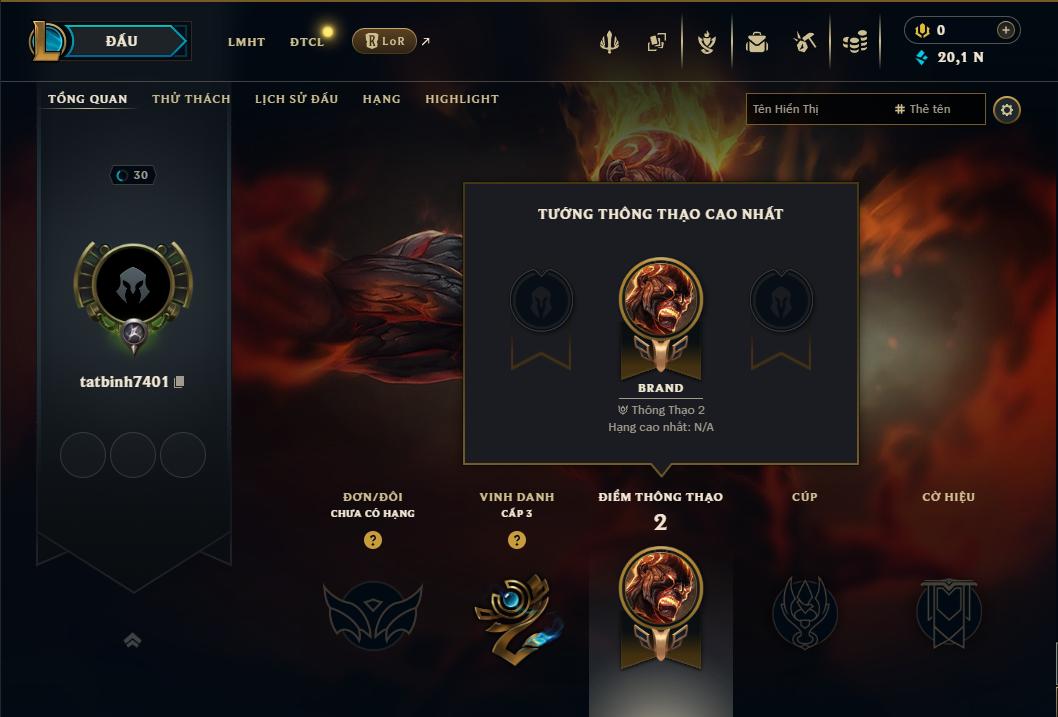
Task: Click the ĐƠN/ĐÔI rank question mark
Action: tap(373, 540)
